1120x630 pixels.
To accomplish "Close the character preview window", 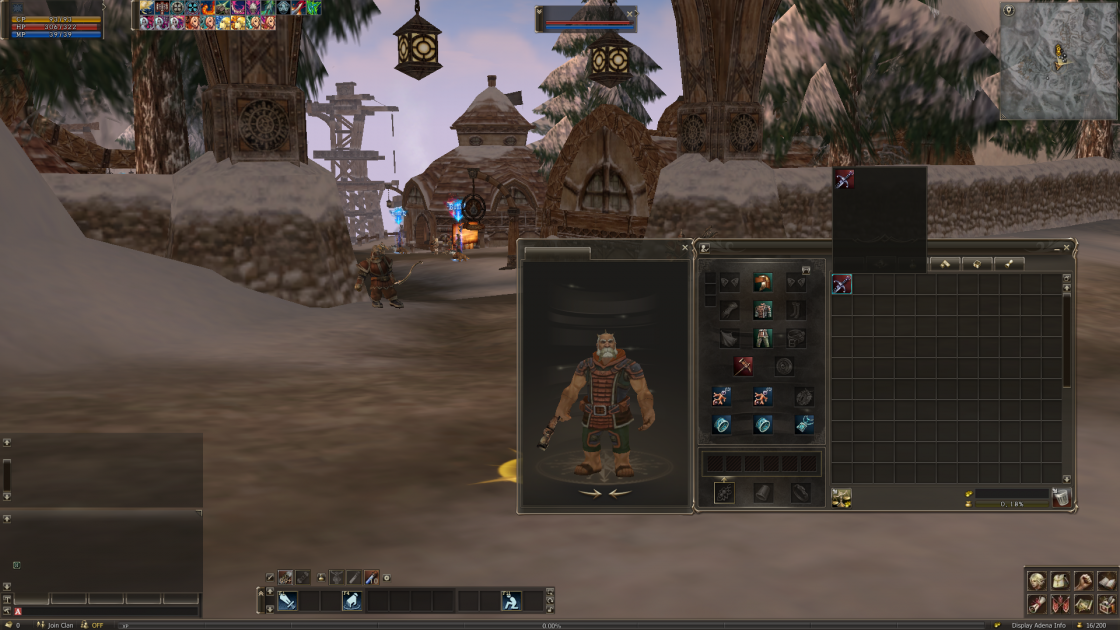I will 685,247.
